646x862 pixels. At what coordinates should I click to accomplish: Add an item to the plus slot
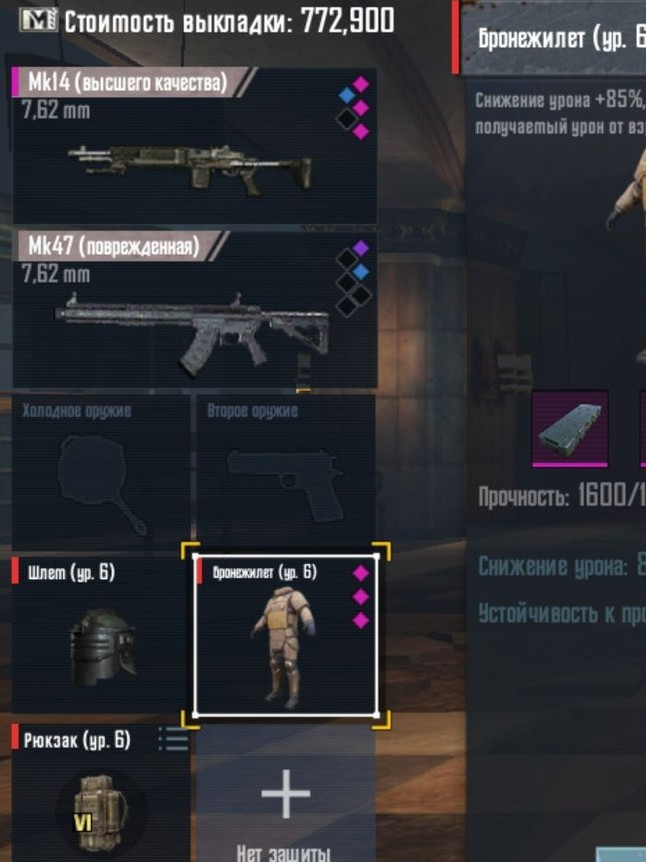(x=286, y=797)
